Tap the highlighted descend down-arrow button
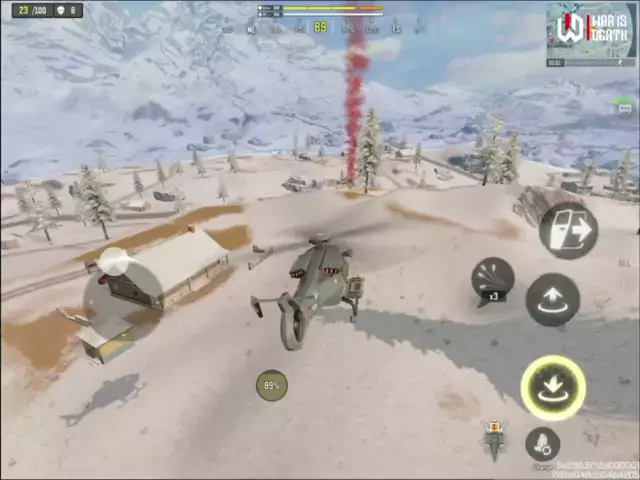The image size is (640, 480). (x=552, y=388)
